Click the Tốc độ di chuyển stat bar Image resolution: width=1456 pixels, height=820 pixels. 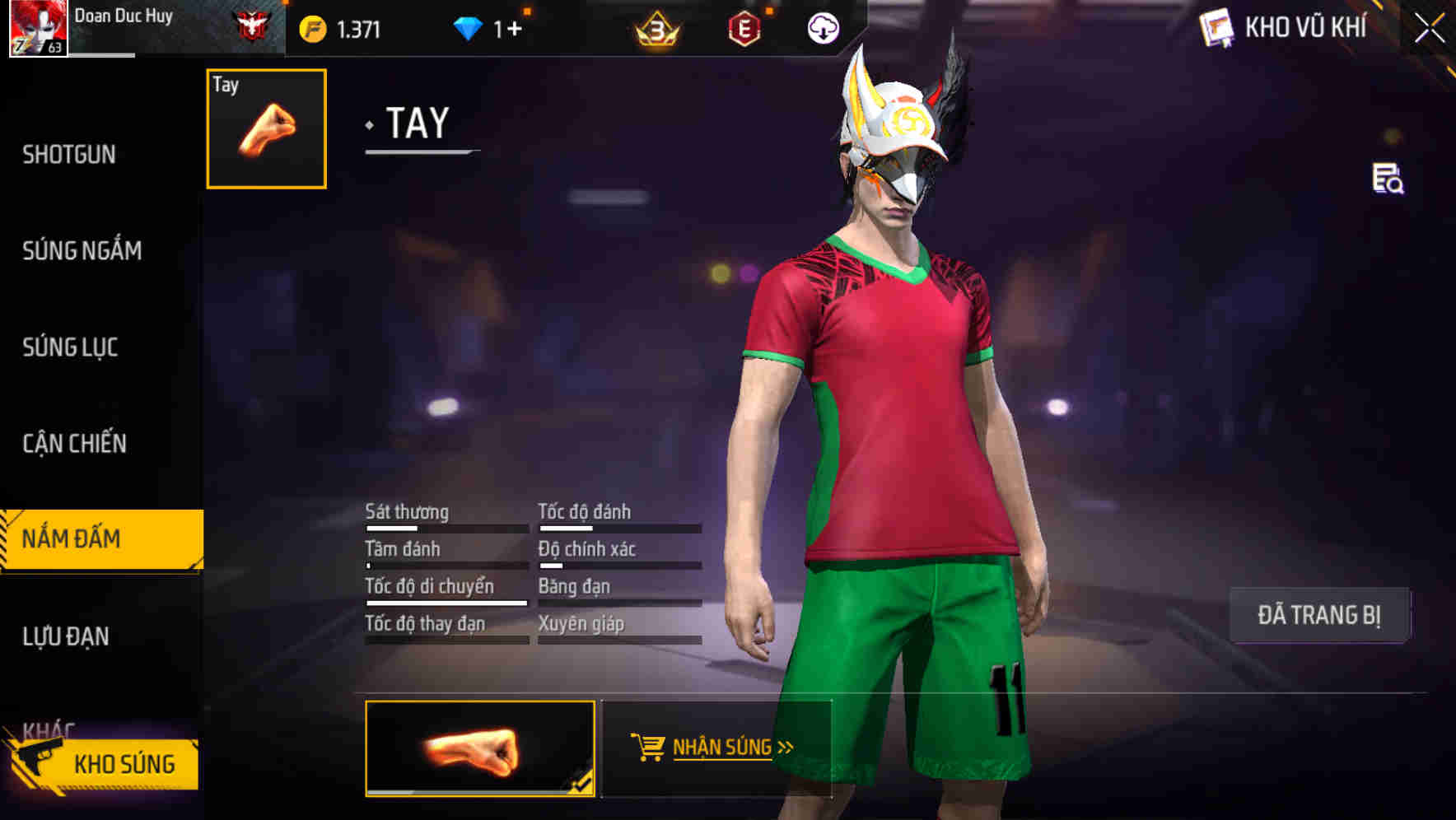click(446, 603)
